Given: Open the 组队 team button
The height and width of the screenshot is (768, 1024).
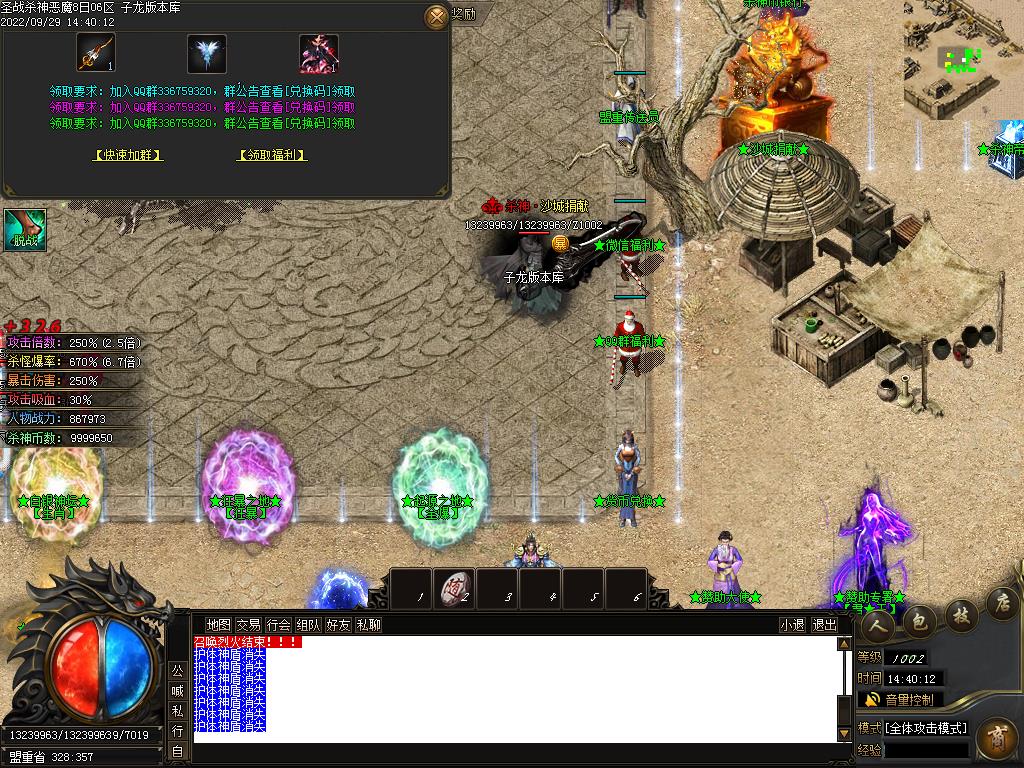Looking at the screenshot, I should coord(308,625).
